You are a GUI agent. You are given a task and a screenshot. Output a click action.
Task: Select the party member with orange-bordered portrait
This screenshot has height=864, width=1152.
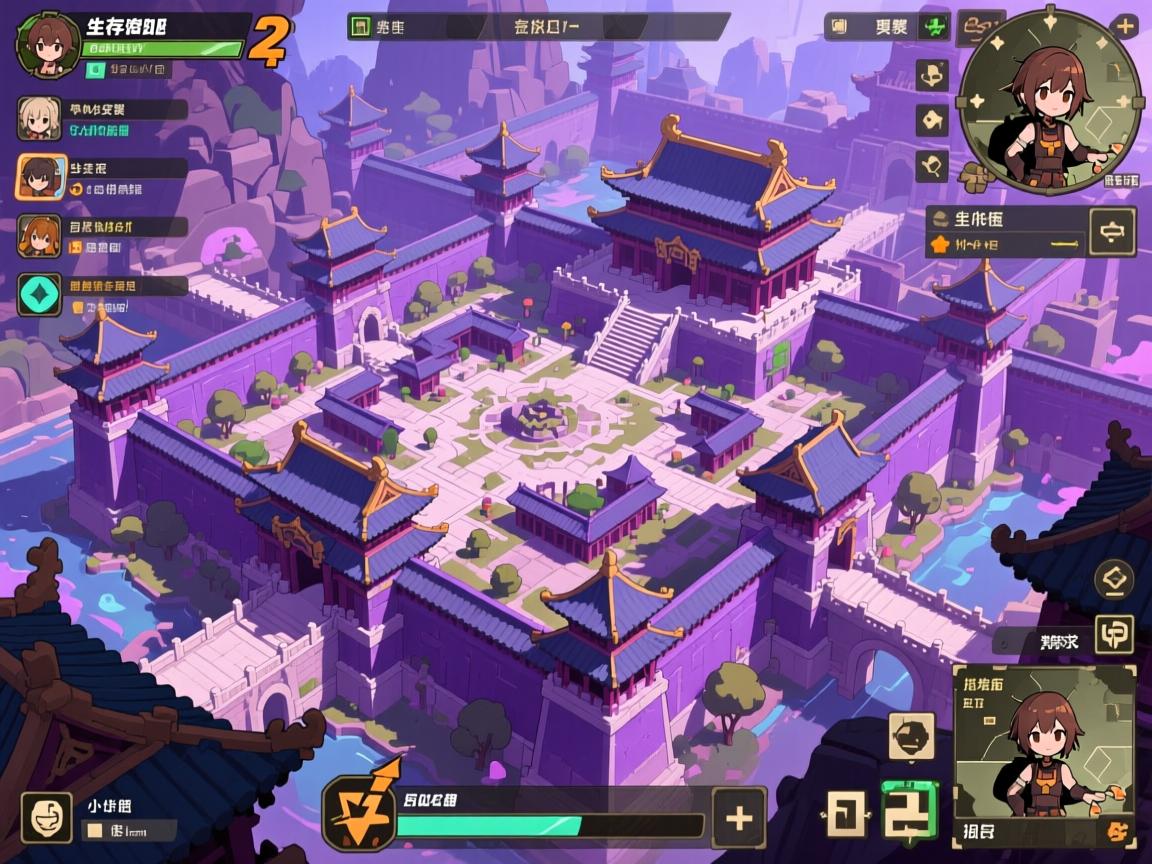pyautogui.click(x=39, y=177)
